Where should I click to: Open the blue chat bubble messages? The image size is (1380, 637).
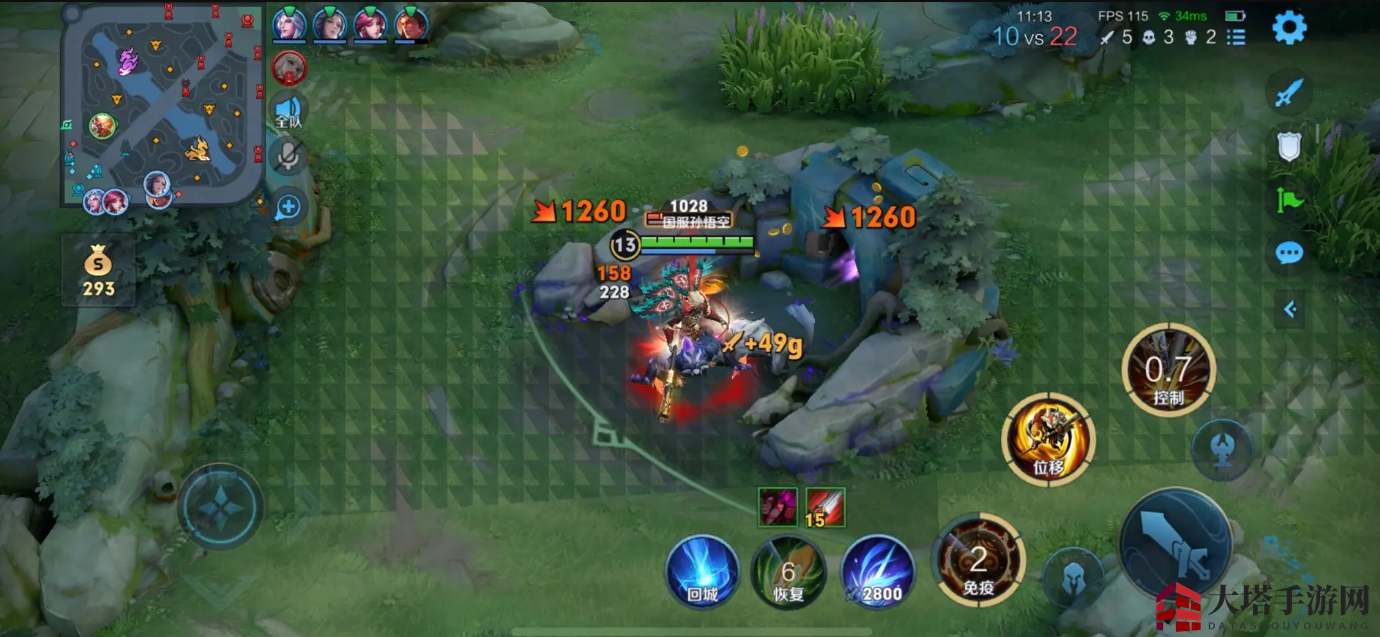click(1289, 253)
